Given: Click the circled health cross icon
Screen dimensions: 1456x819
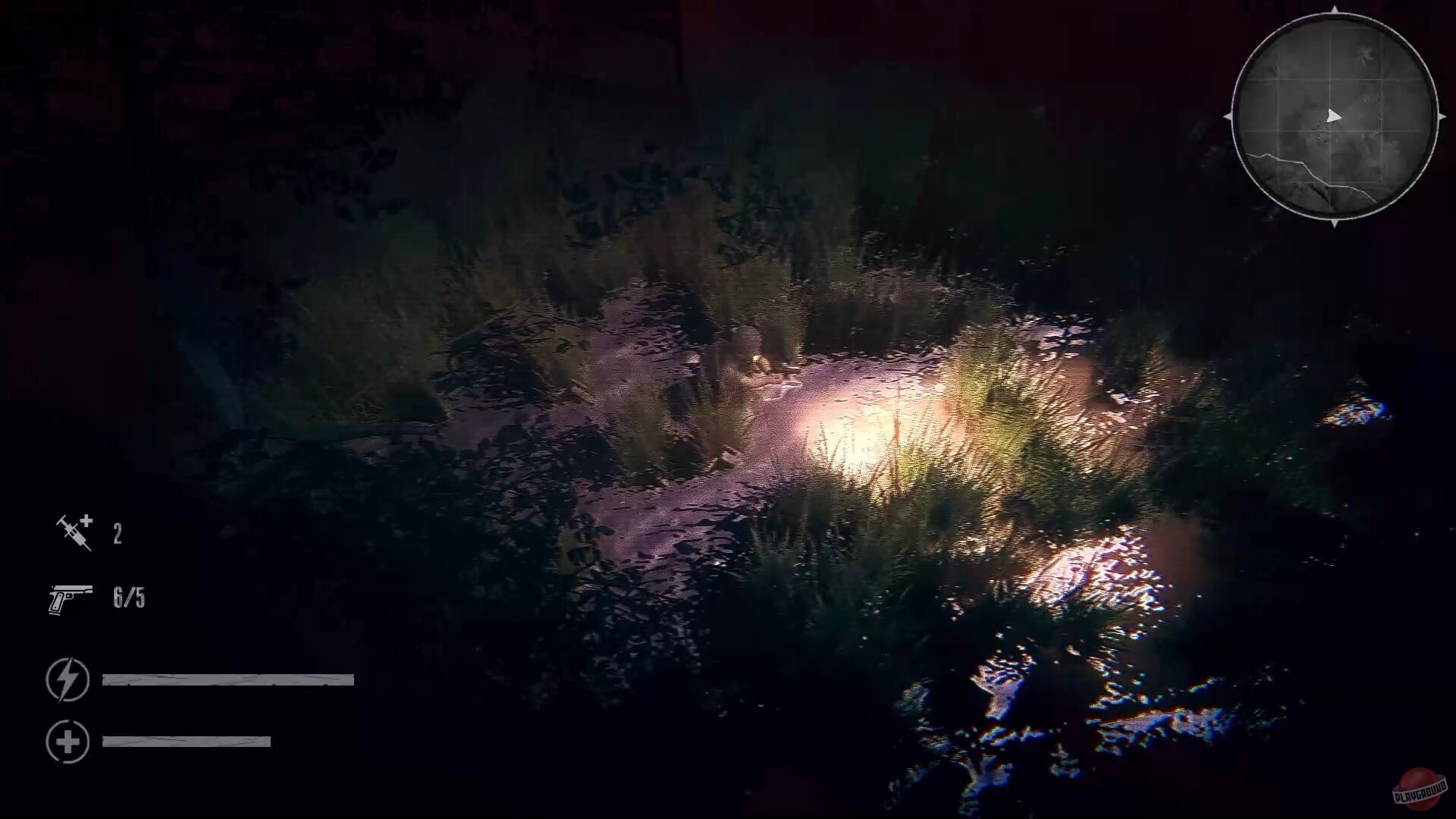Looking at the screenshot, I should pos(67,741).
